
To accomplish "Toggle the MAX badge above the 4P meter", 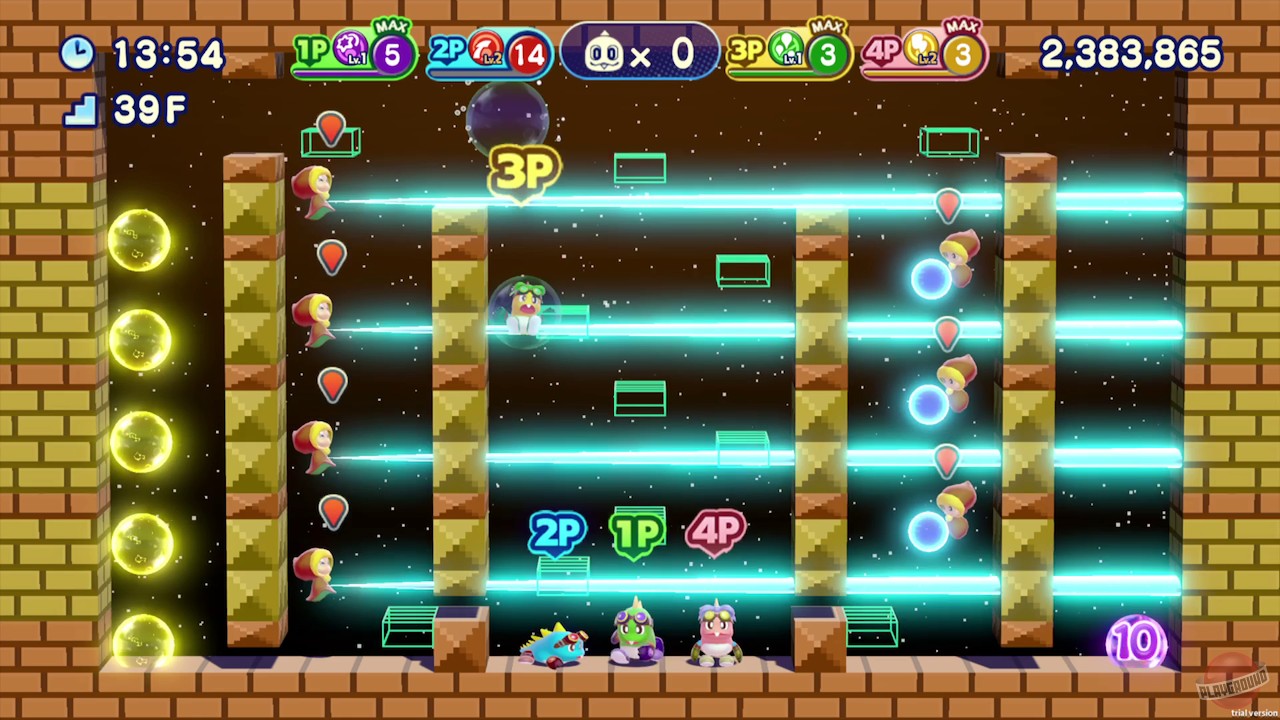I will pyautogui.click(x=961, y=27).
